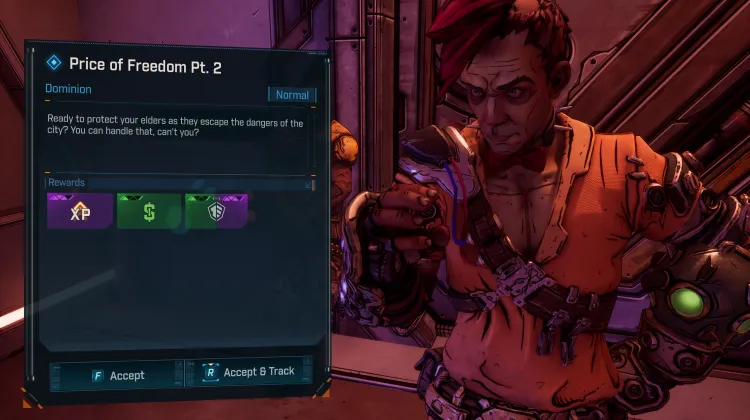
Task: Select the XP reward icon
Action: 79,211
